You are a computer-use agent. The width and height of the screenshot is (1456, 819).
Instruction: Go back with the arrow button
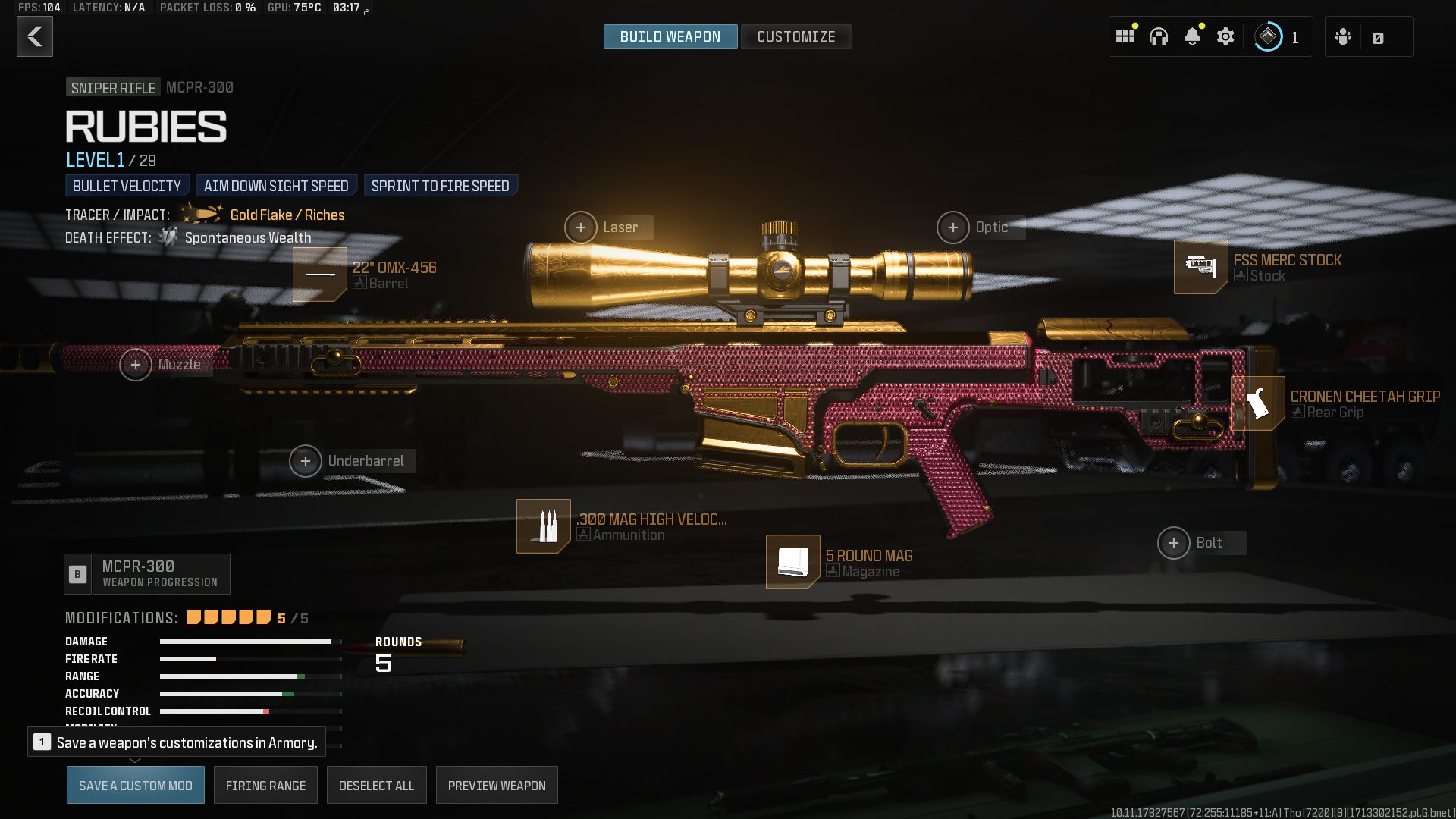[x=35, y=36]
